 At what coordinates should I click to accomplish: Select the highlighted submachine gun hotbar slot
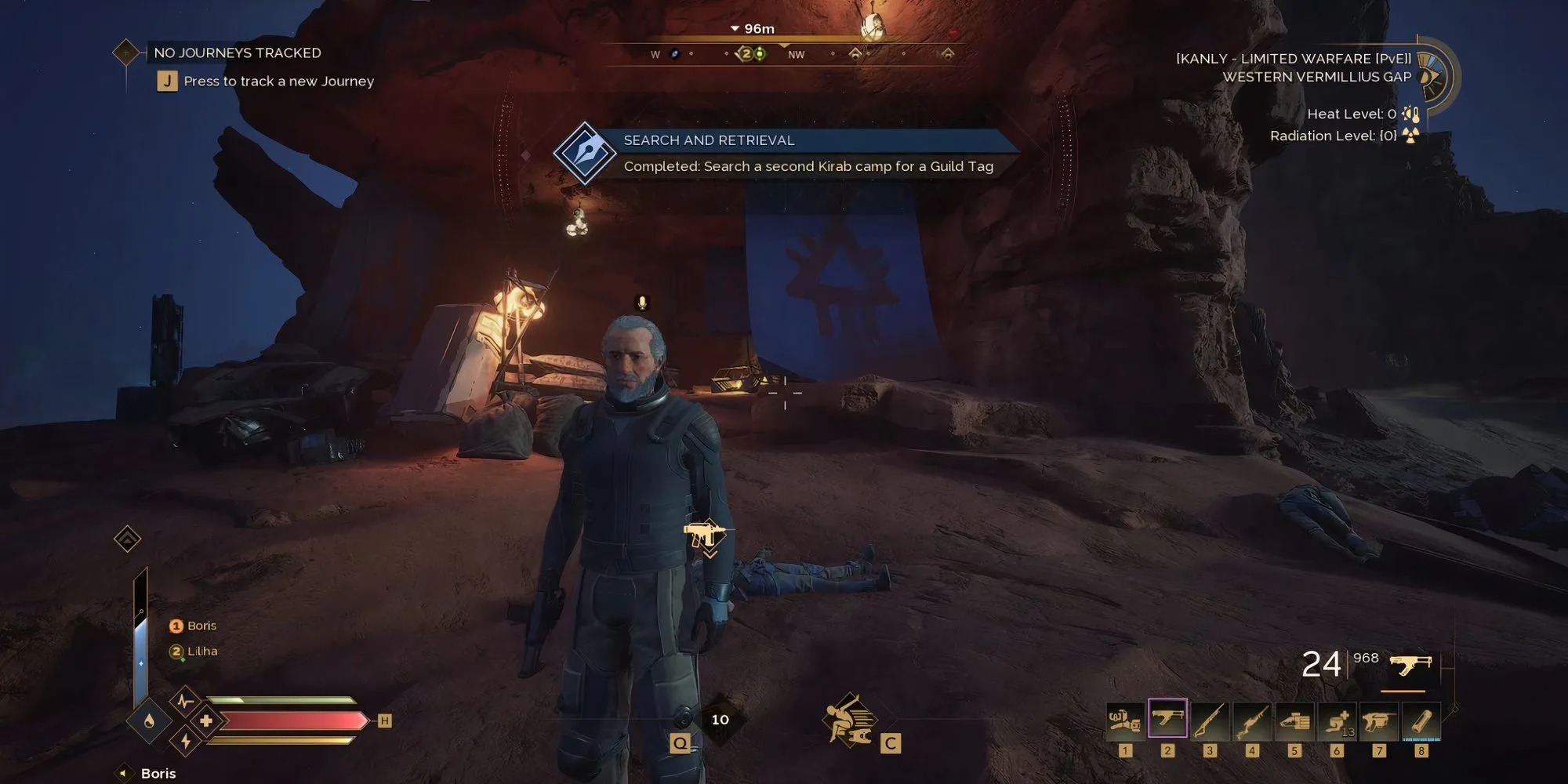pos(1167,720)
